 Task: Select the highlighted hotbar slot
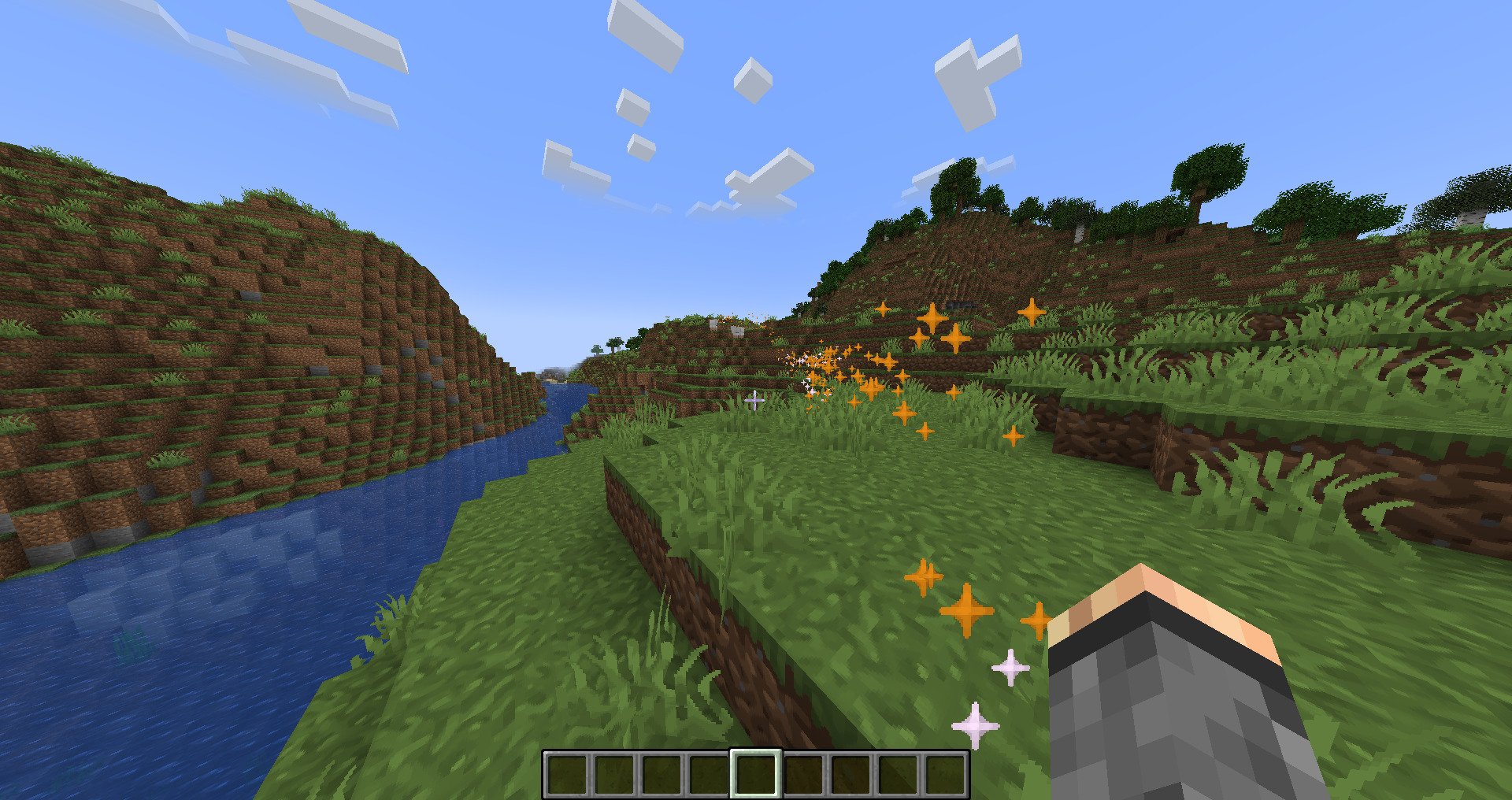(756, 773)
